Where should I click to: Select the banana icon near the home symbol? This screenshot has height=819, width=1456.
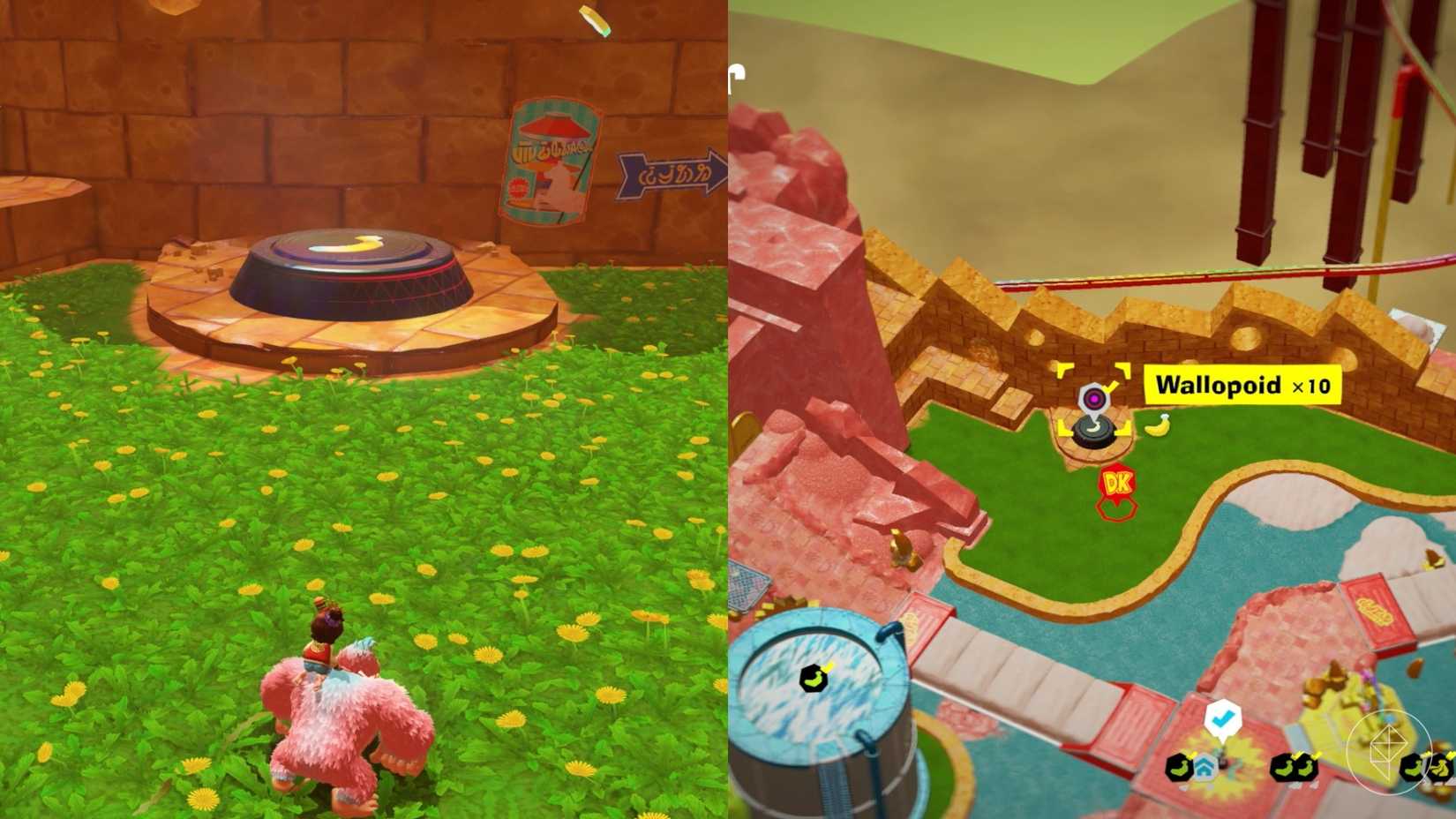1179,766
